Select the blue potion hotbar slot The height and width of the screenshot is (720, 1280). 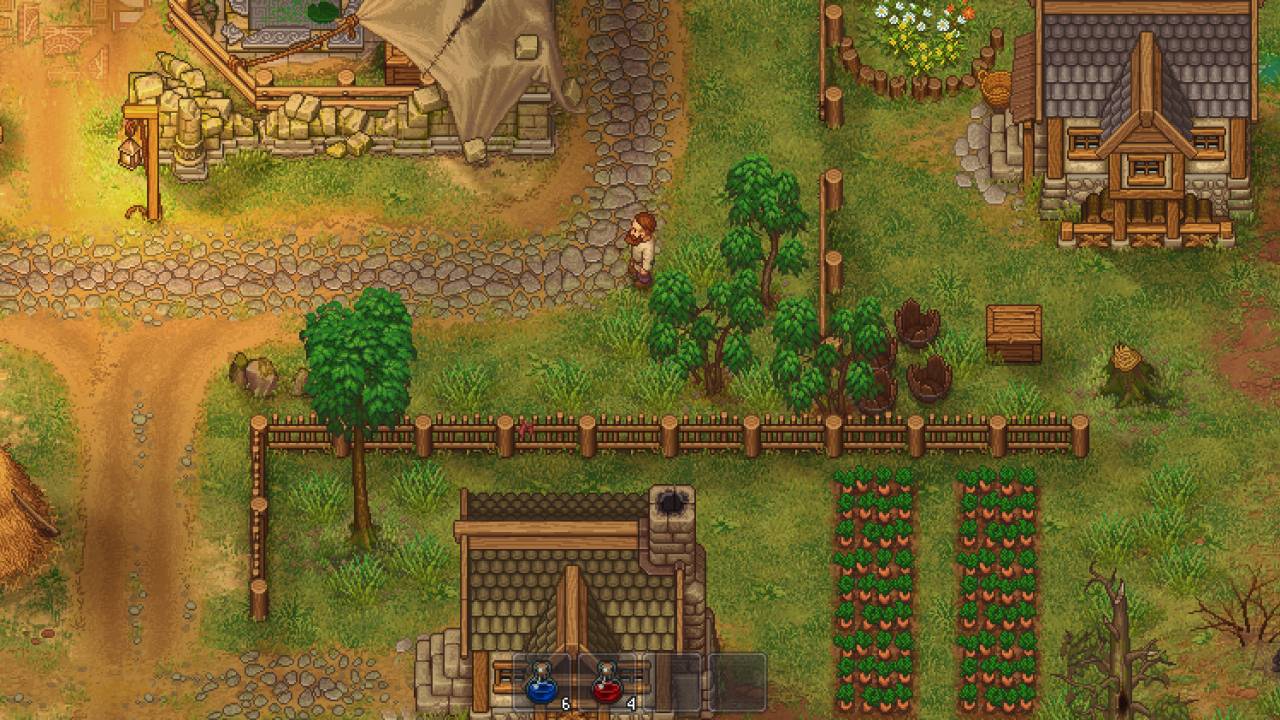click(543, 682)
